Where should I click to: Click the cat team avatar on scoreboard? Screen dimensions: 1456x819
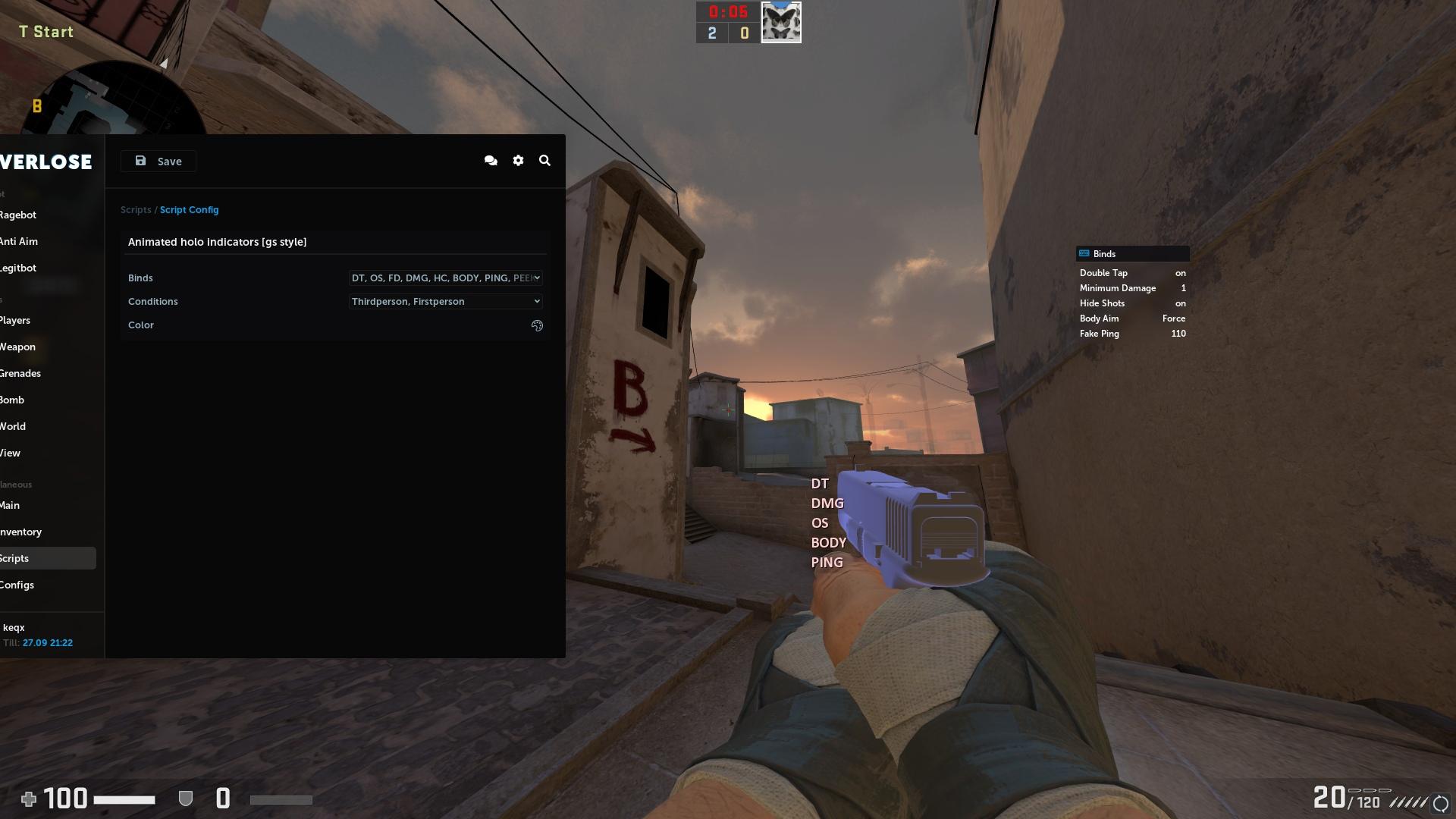click(x=781, y=21)
